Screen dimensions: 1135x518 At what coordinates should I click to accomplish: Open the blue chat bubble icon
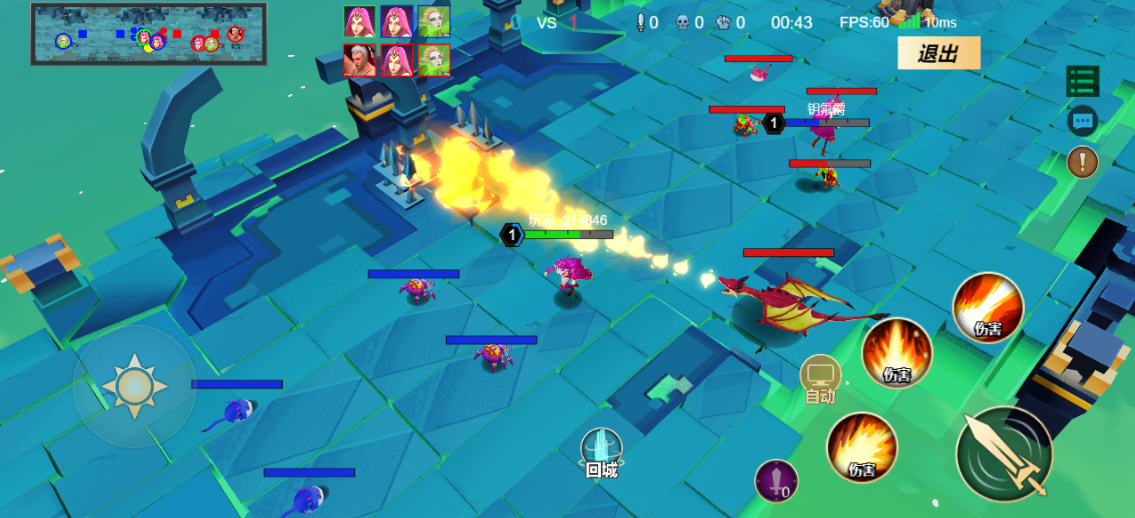click(1083, 121)
